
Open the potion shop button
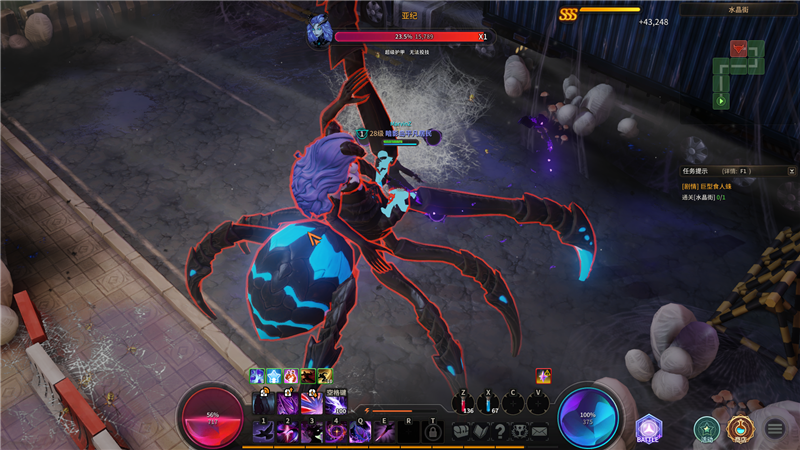coord(741,429)
